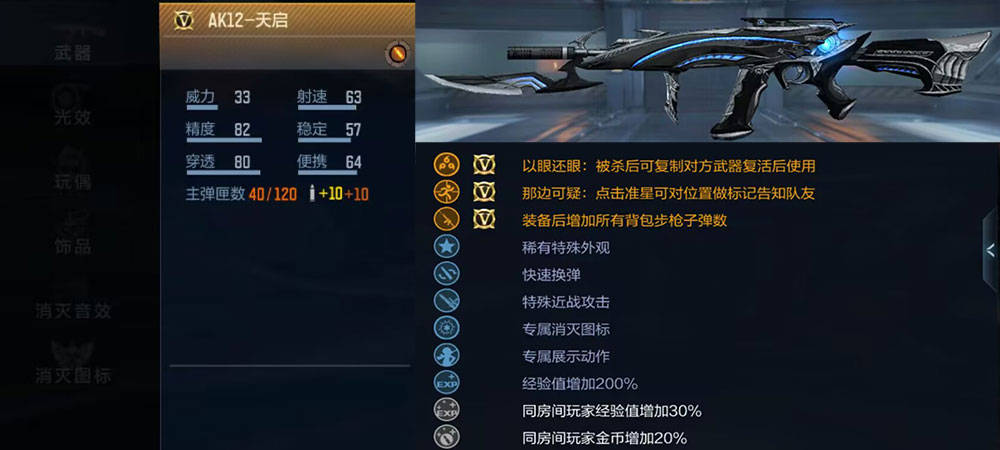Tap the 以眼还眼 skill icon
1000x450 pixels.
coord(446,165)
